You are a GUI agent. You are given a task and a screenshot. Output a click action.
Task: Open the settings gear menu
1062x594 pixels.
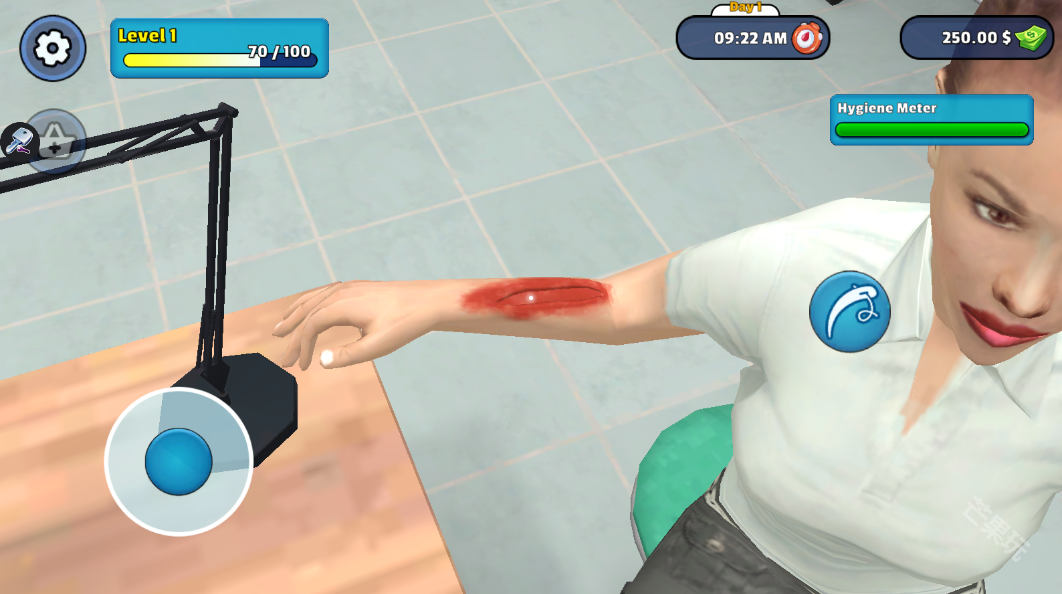(x=52, y=48)
